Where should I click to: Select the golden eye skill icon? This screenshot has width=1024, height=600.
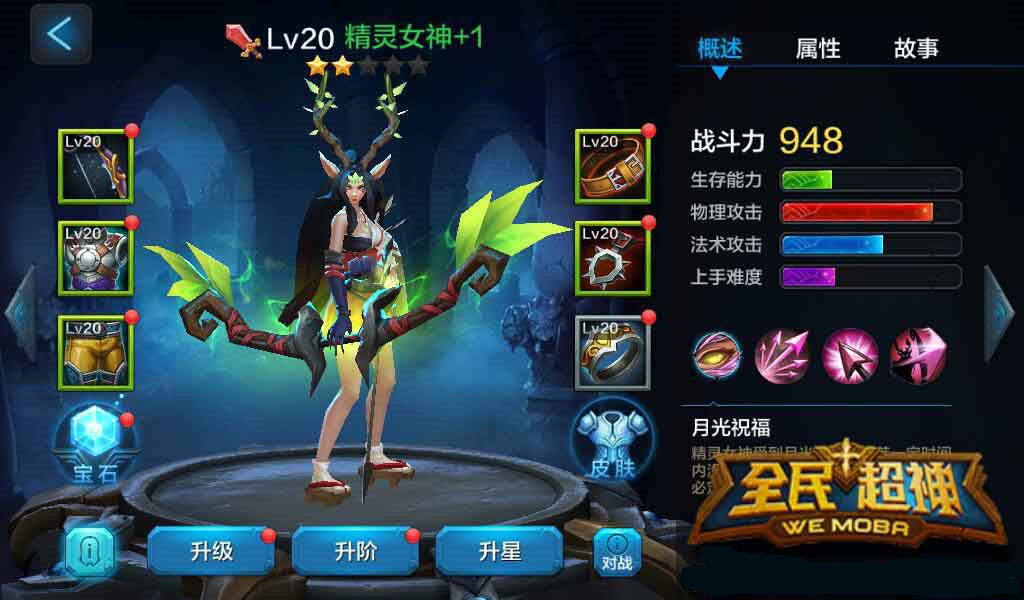pos(717,354)
